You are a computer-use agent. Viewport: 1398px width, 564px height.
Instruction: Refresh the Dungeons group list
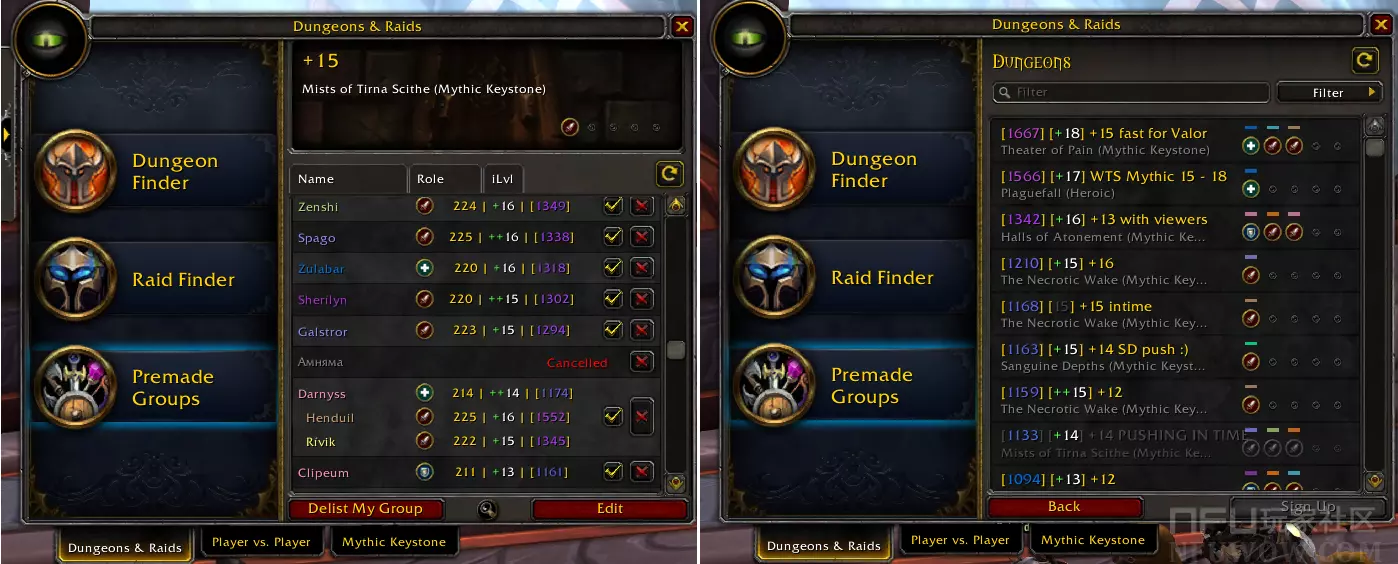[1365, 61]
